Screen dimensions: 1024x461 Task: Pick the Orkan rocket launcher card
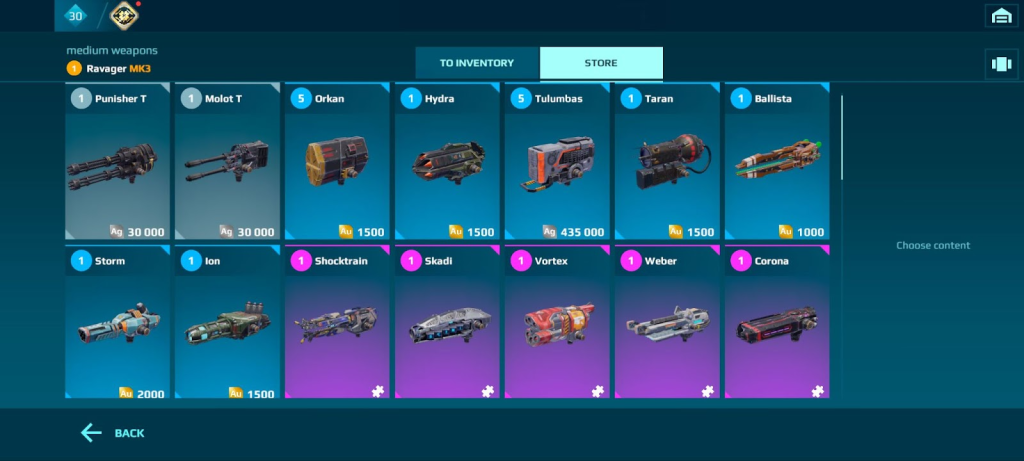(x=337, y=162)
